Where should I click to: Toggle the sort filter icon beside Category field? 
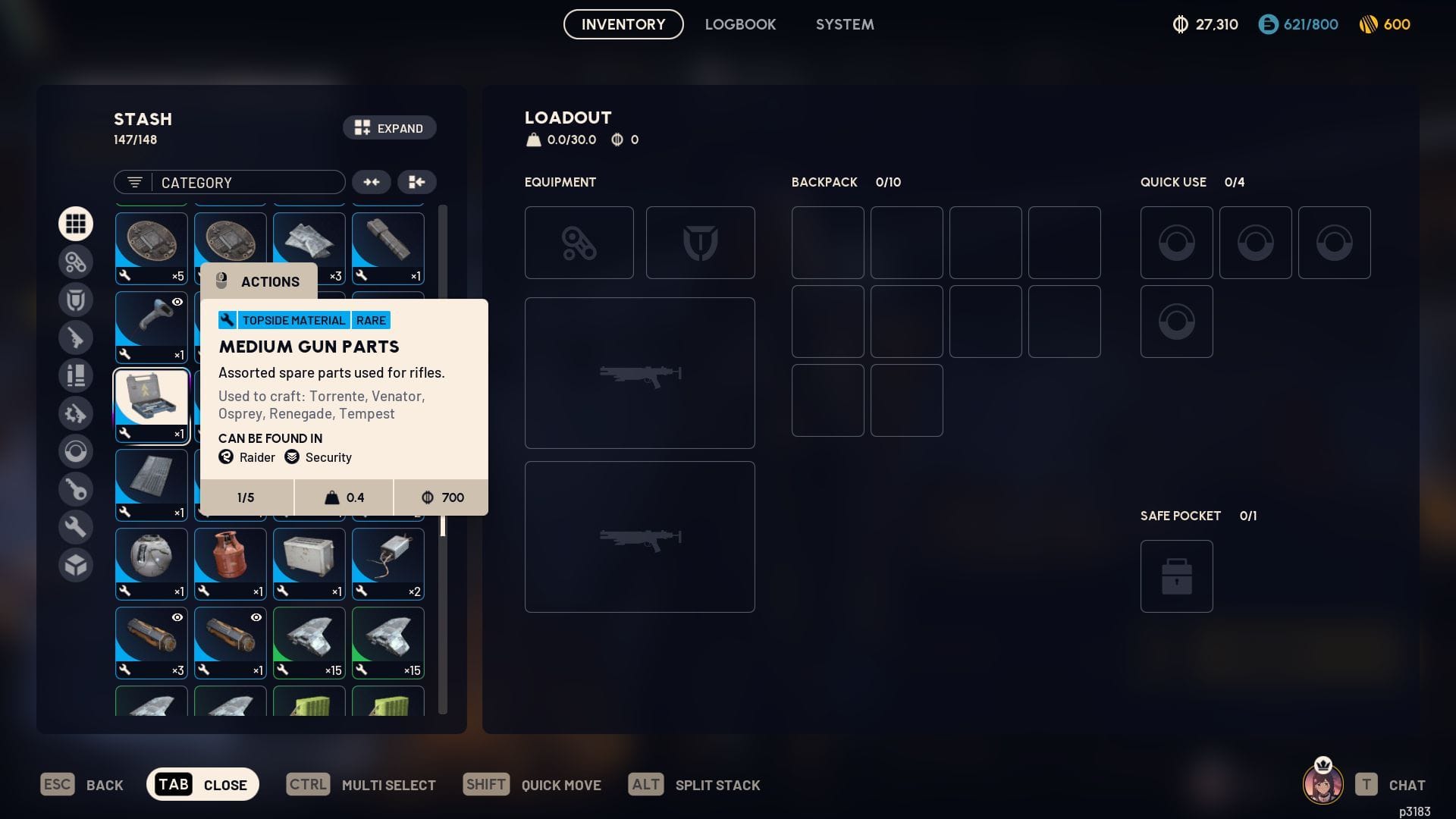[x=133, y=182]
